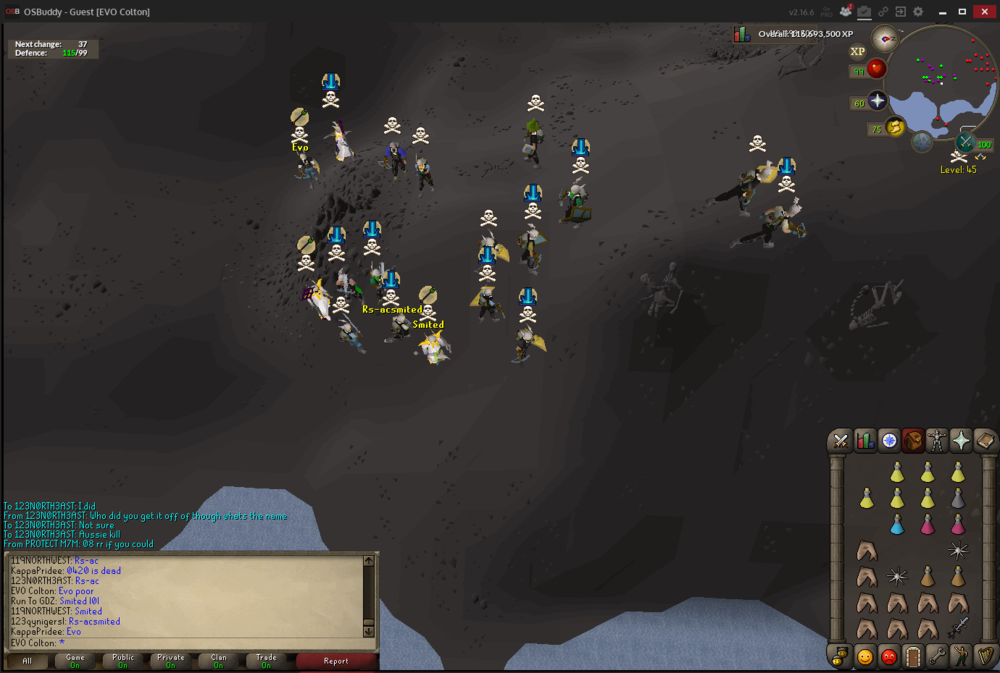Click the red Report button
Viewport: 1000px width, 673px height.
(x=336, y=660)
